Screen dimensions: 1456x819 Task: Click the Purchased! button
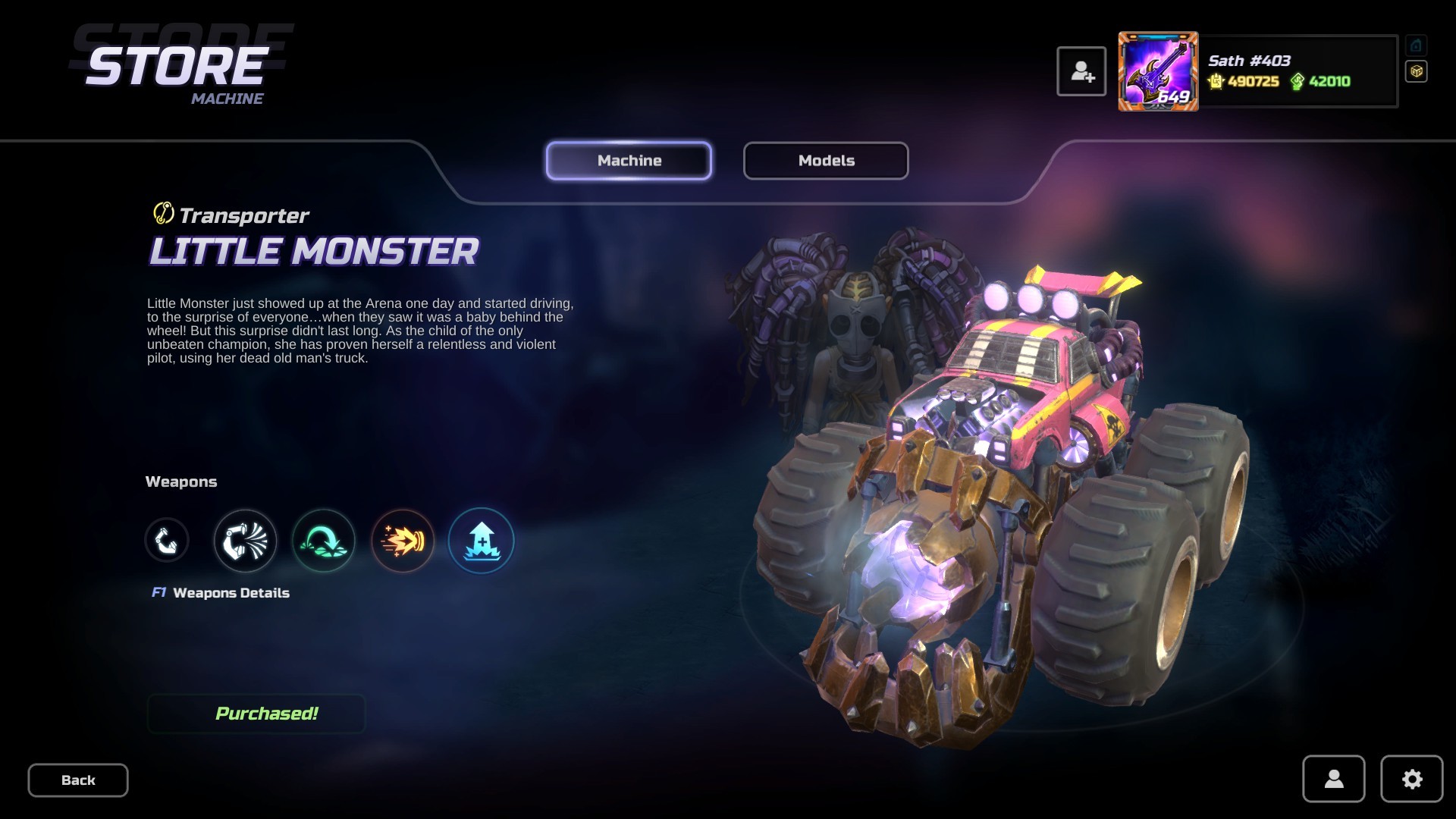click(x=256, y=713)
